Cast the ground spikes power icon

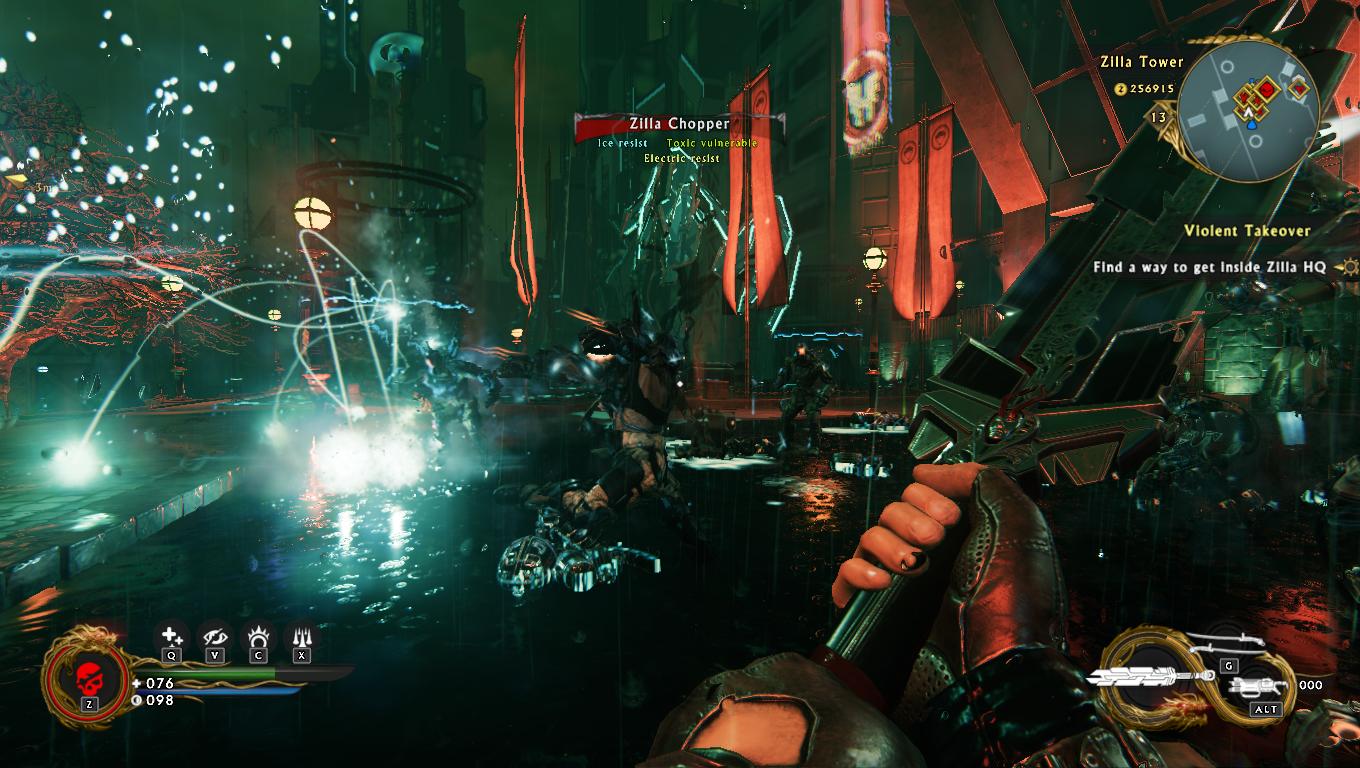(301, 636)
